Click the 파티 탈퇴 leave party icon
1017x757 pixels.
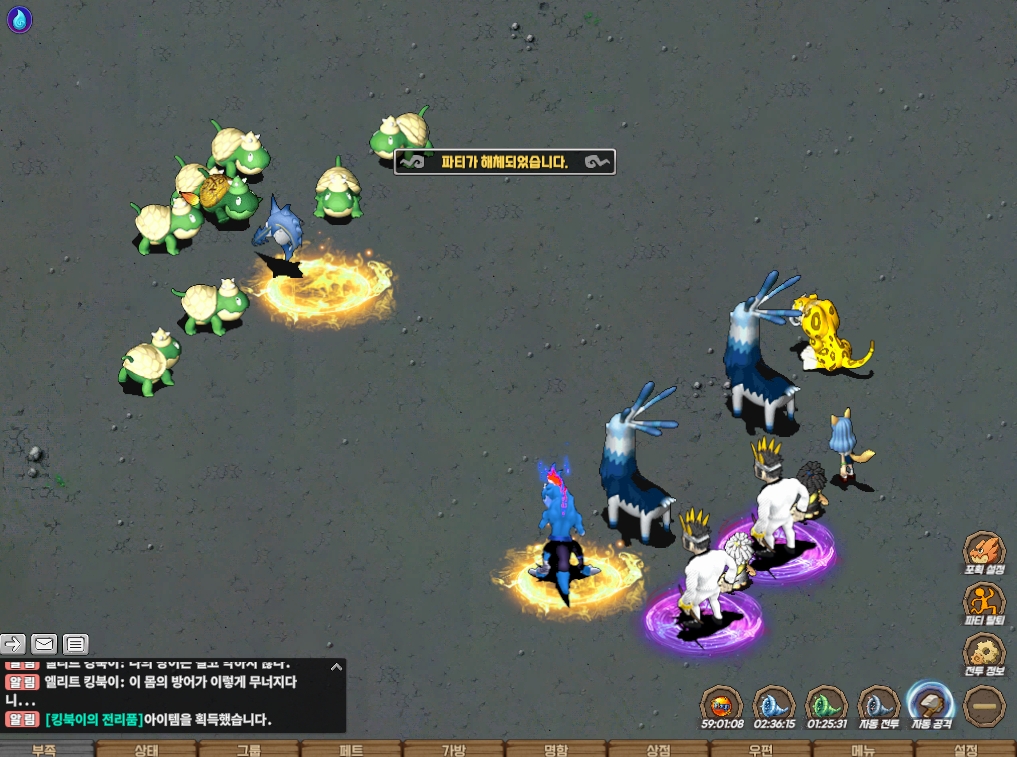tap(984, 604)
